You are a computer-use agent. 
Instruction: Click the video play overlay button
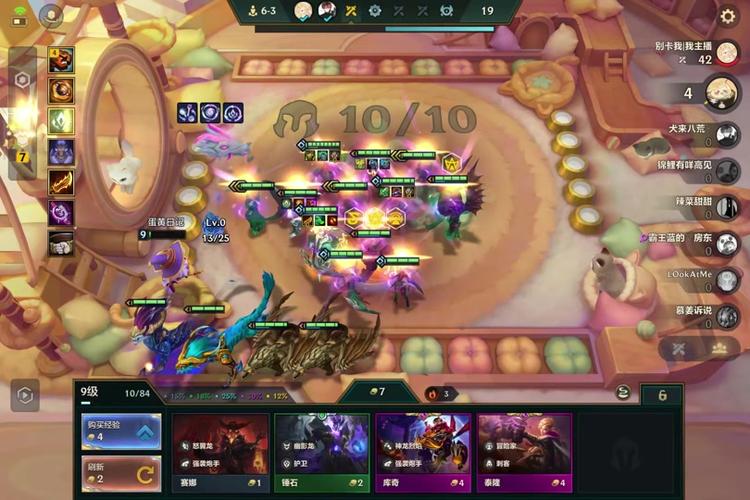[x=24, y=395]
